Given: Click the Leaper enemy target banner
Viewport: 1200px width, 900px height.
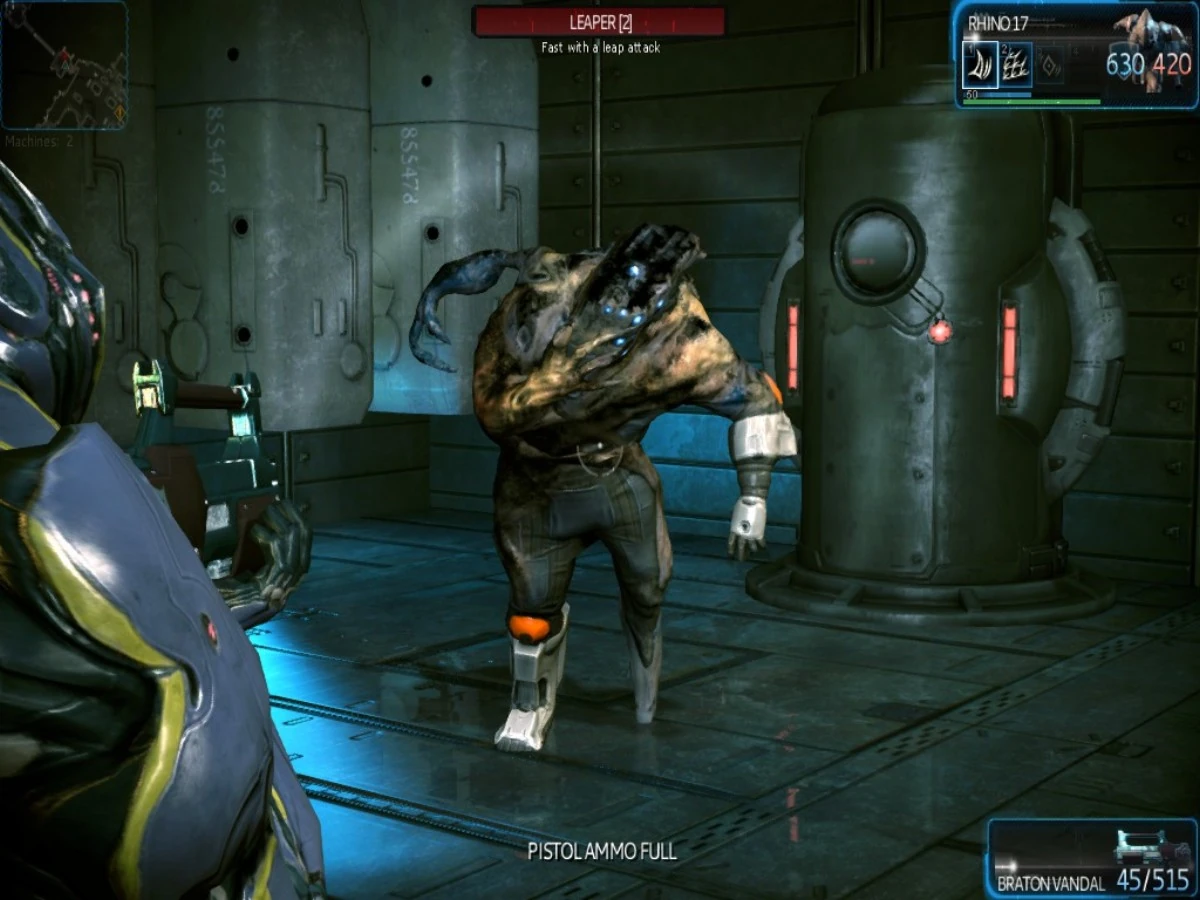Looking at the screenshot, I should [x=599, y=21].
